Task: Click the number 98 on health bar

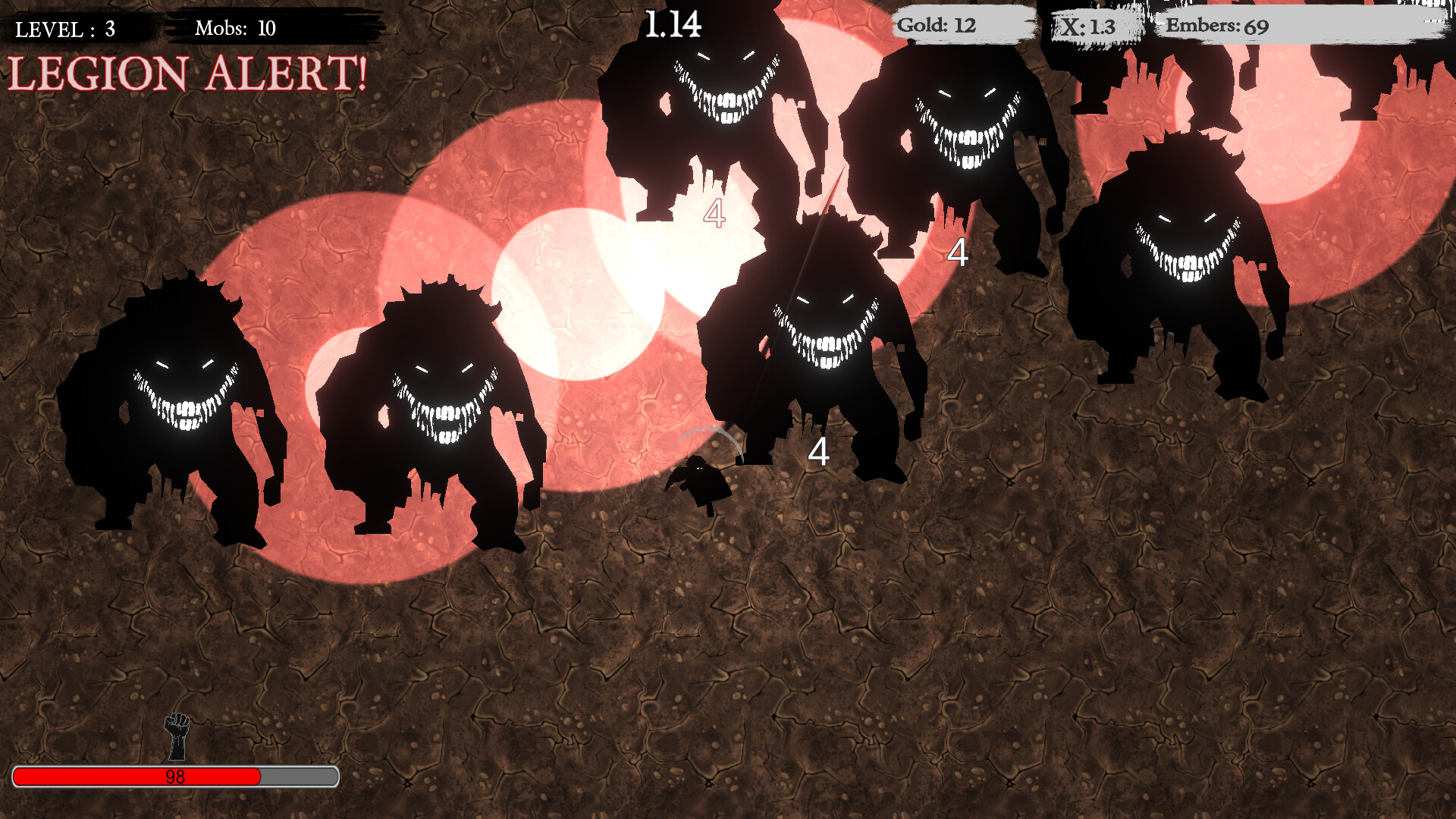Action: (x=174, y=777)
